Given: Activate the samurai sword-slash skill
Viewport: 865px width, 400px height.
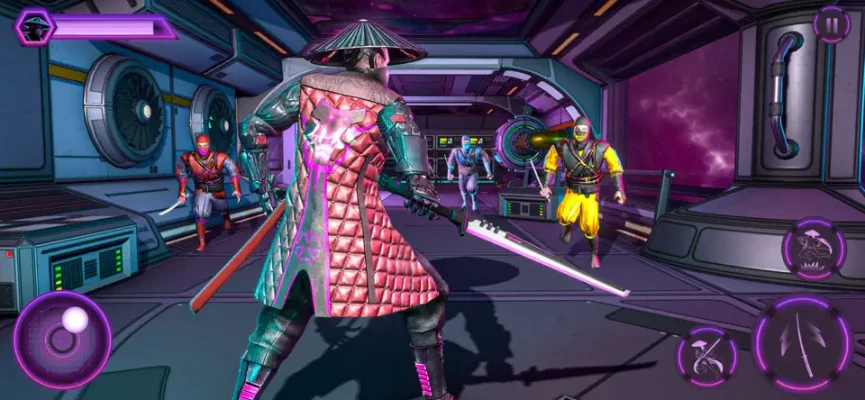Looking at the screenshot, I should pyautogui.click(x=707, y=357).
